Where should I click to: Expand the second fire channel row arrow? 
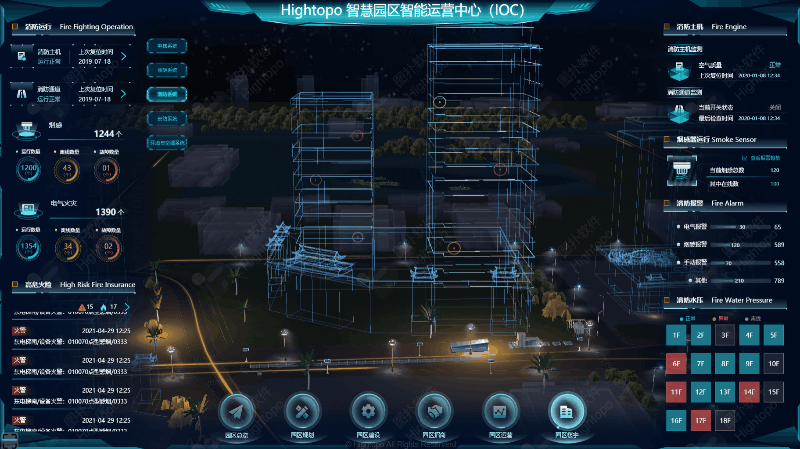(123, 94)
